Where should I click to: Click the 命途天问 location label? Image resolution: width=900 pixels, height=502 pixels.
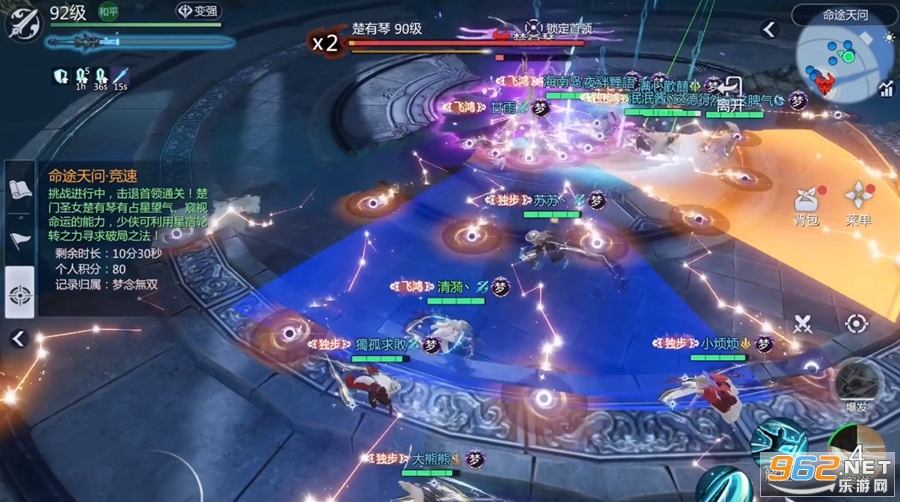(844, 15)
